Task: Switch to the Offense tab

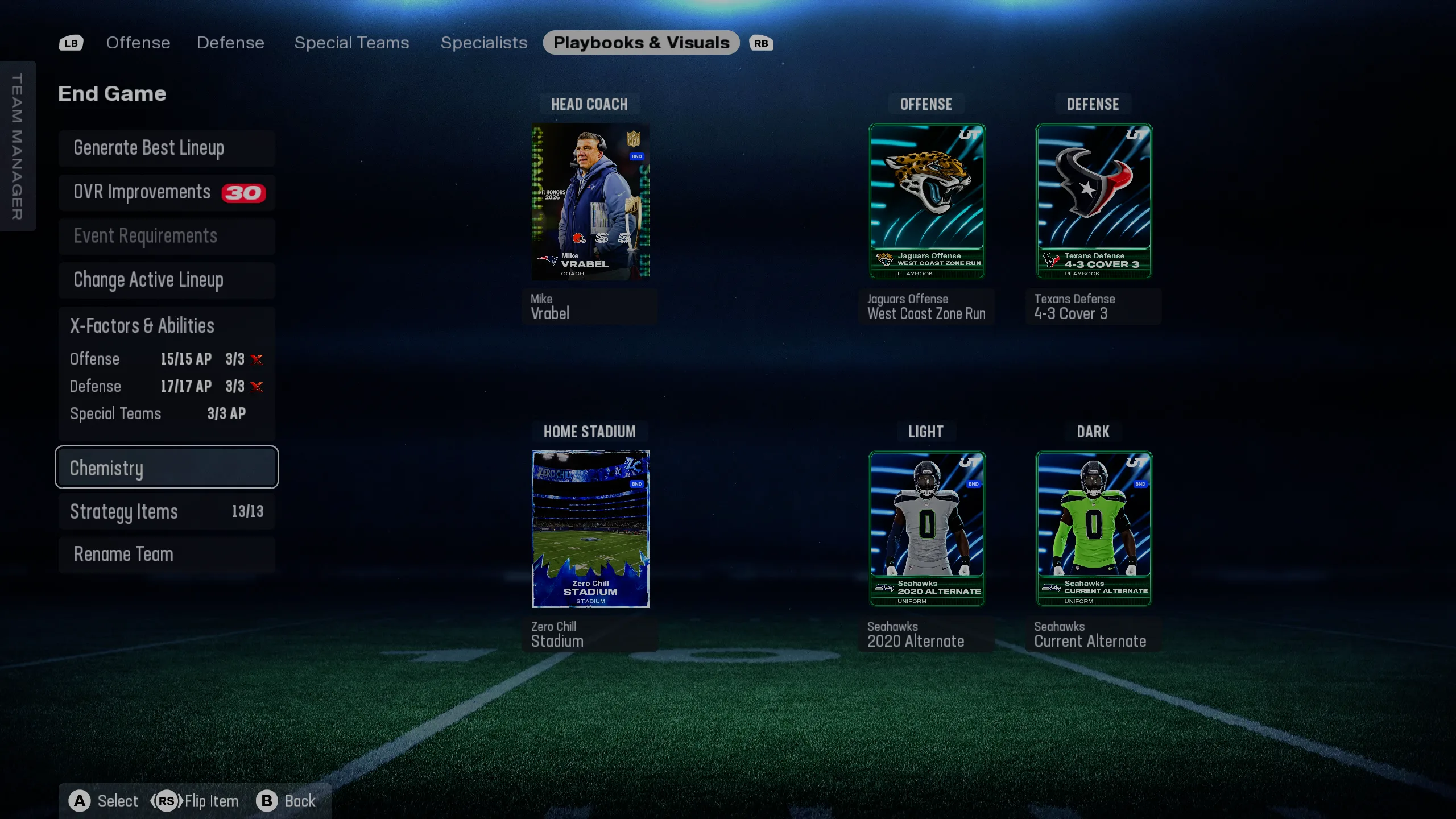Action: click(x=138, y=43)
